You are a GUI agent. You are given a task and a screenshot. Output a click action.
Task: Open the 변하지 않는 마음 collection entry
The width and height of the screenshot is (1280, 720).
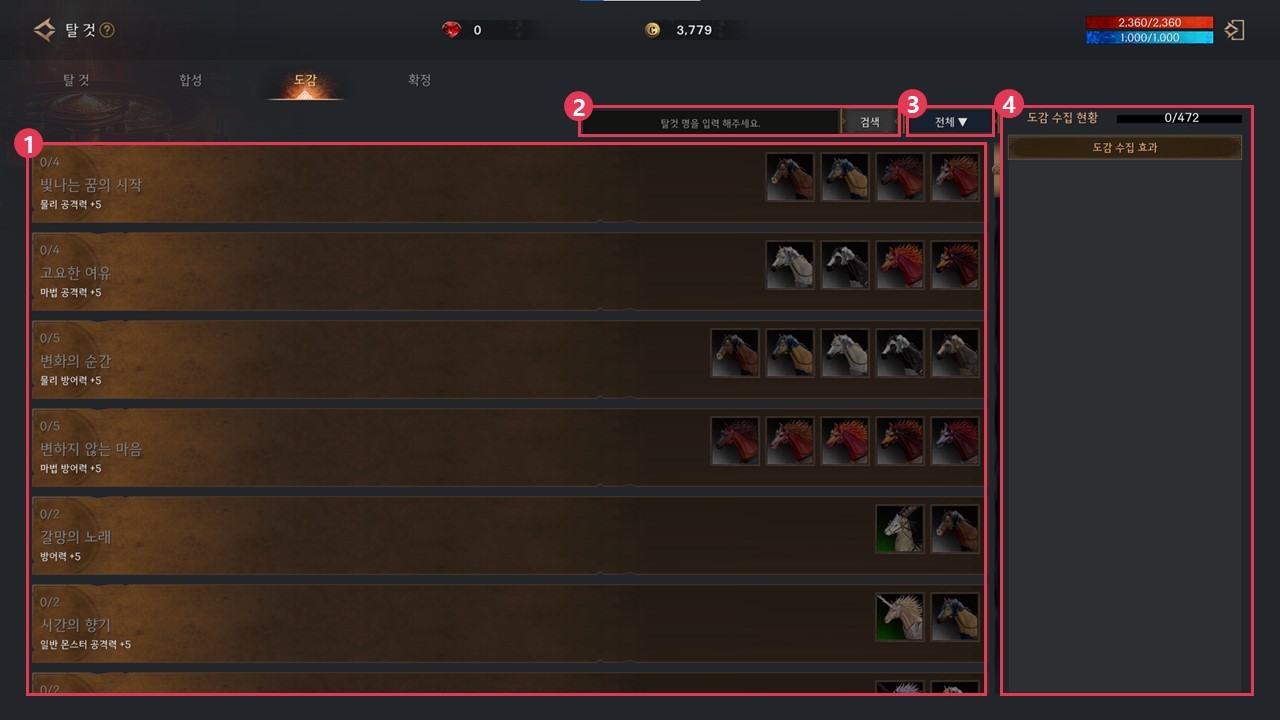coord(300,449)
